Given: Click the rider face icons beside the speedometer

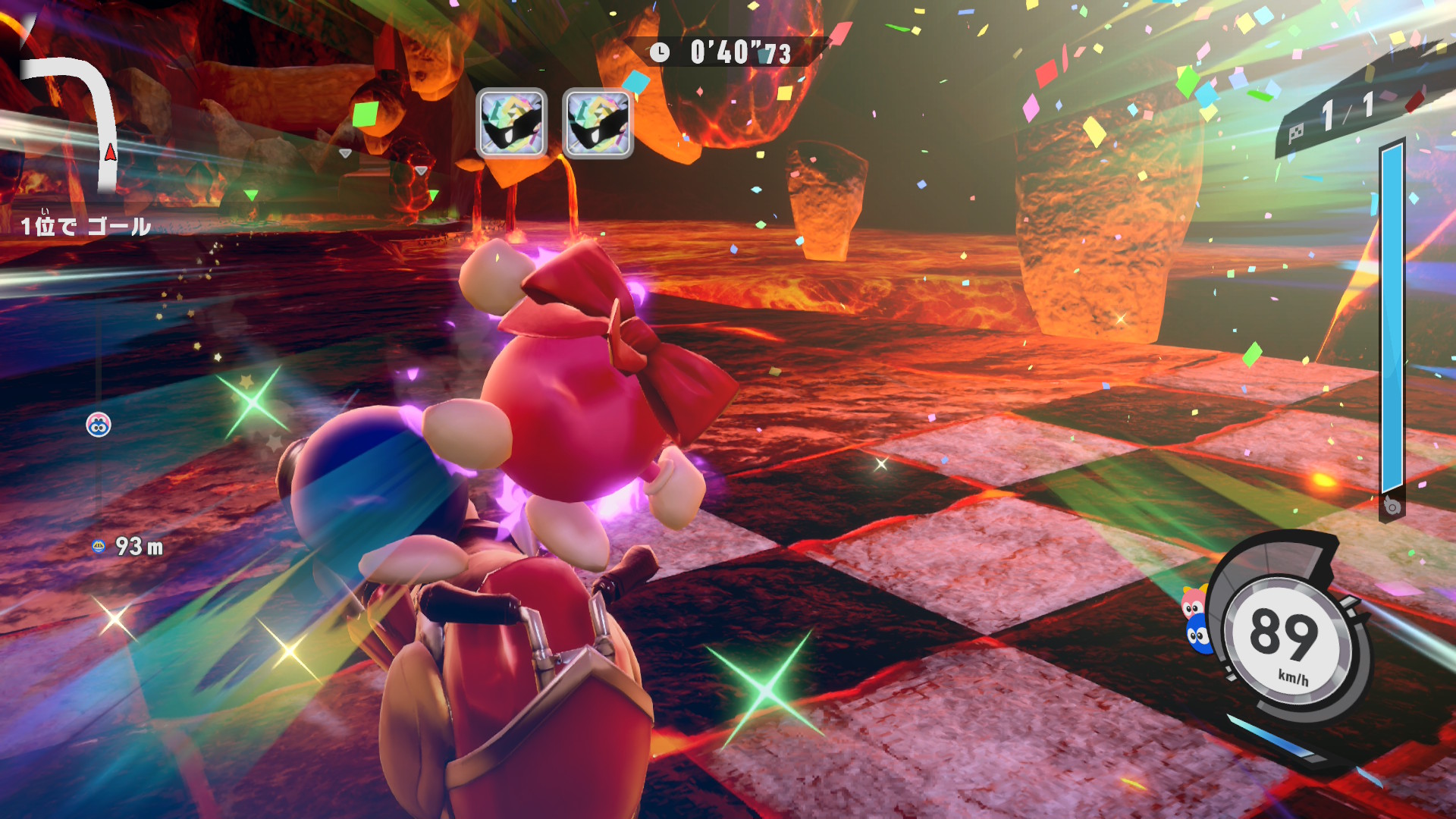Looking at the screenshot, I should point(1196,620).
